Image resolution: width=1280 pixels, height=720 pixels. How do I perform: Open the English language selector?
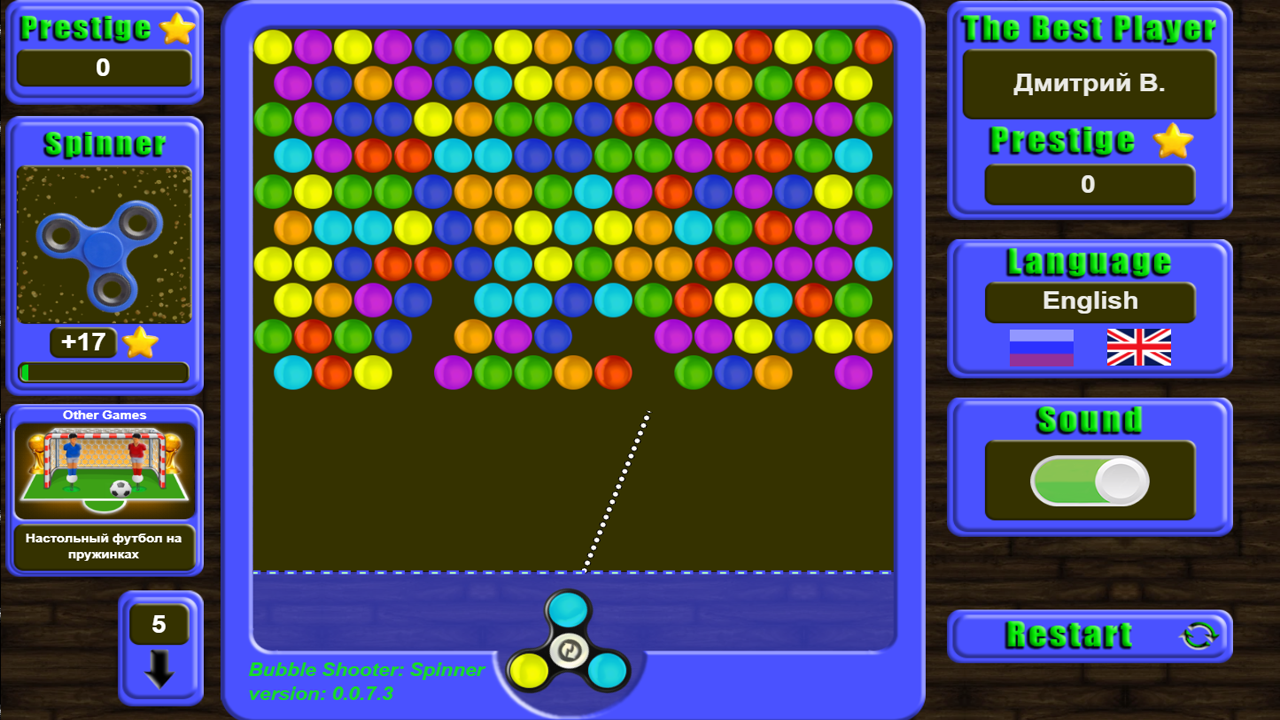(1089, 302)
